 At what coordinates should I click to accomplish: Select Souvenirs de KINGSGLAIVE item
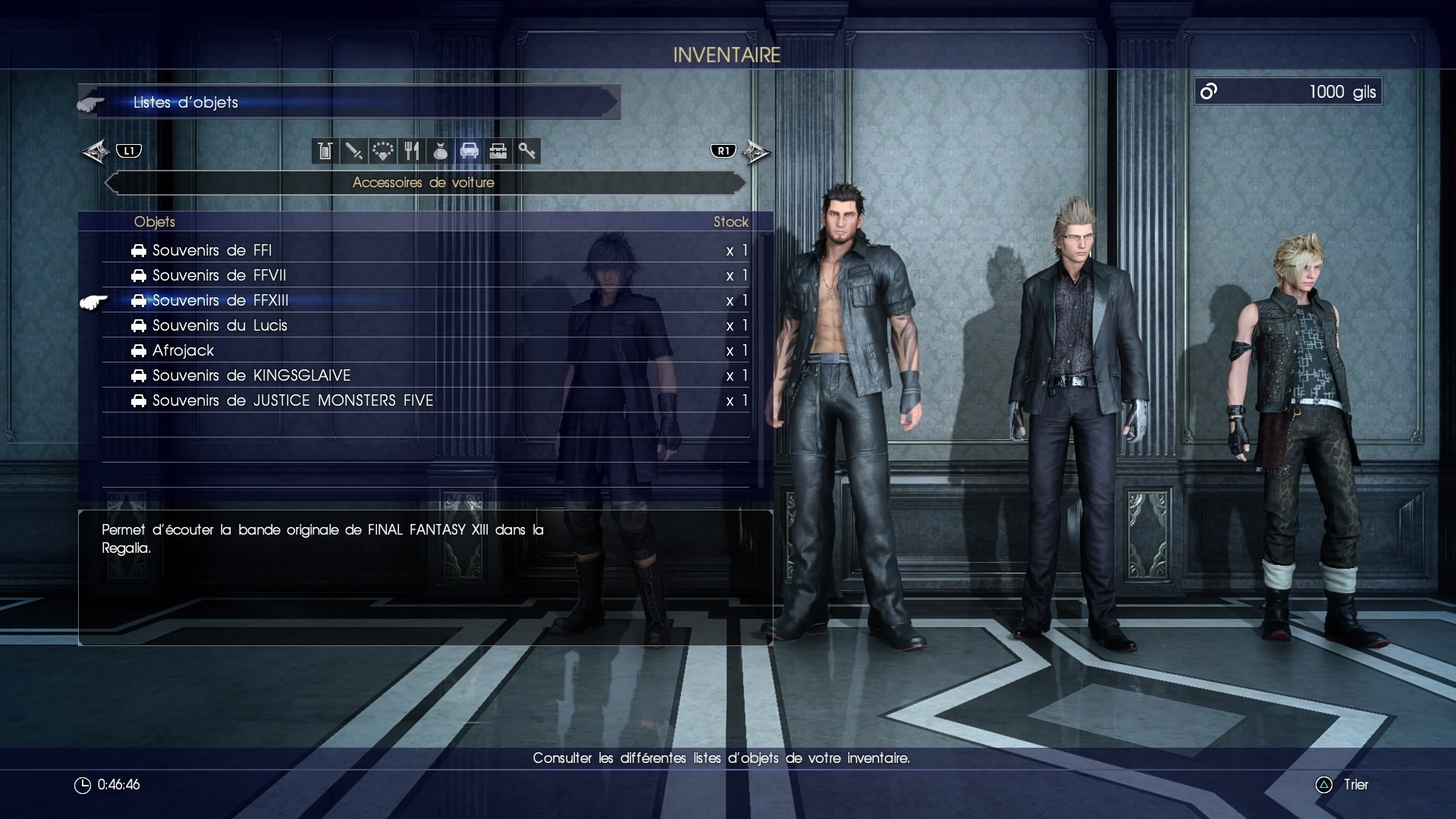251,375
